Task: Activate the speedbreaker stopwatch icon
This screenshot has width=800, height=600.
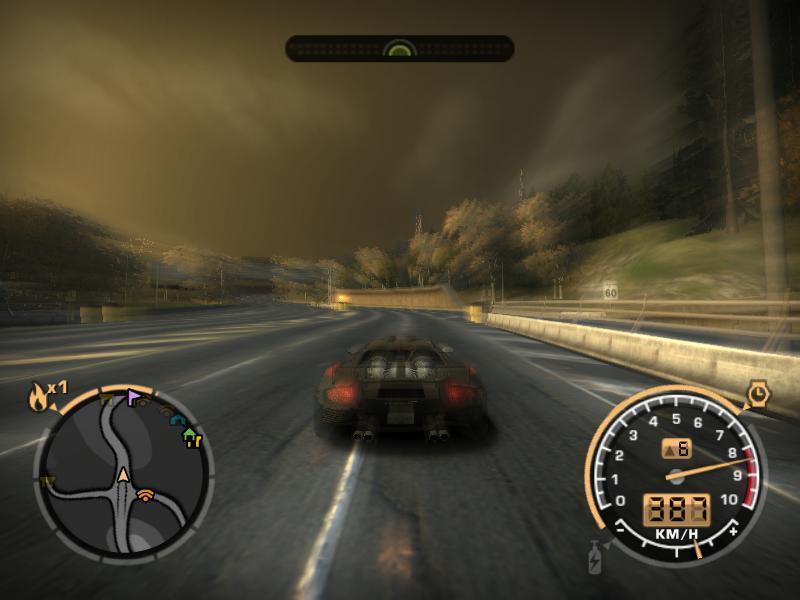Action: (758, 396)
